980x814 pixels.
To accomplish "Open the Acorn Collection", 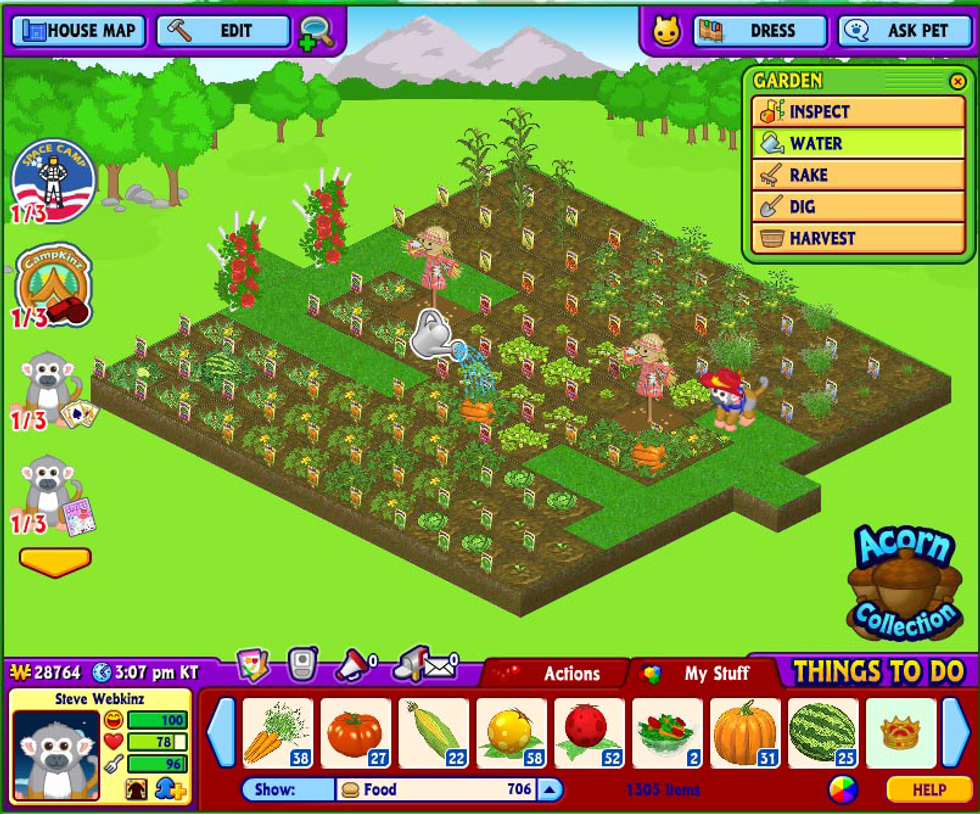I will pyautogui.click(x=902, y=585).
